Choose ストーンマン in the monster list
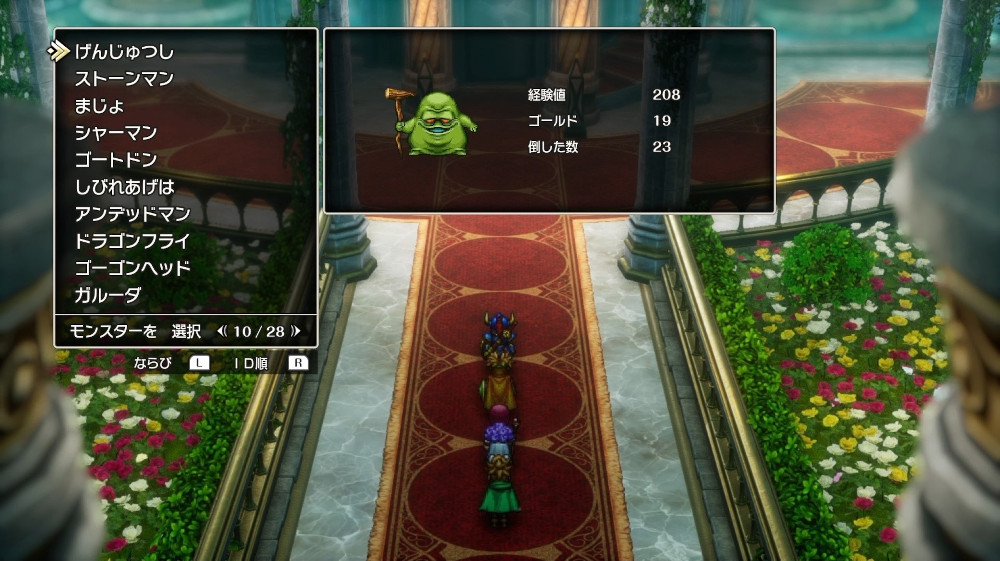The height and width of the screenshot is (561, 1000). 123,78
